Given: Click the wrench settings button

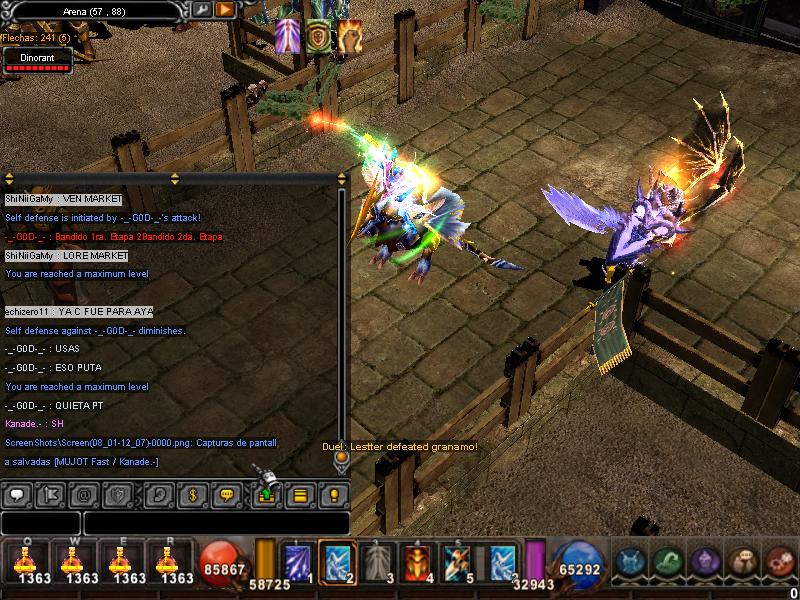Looking at the screenshot, I should click(x=200, y=9).
